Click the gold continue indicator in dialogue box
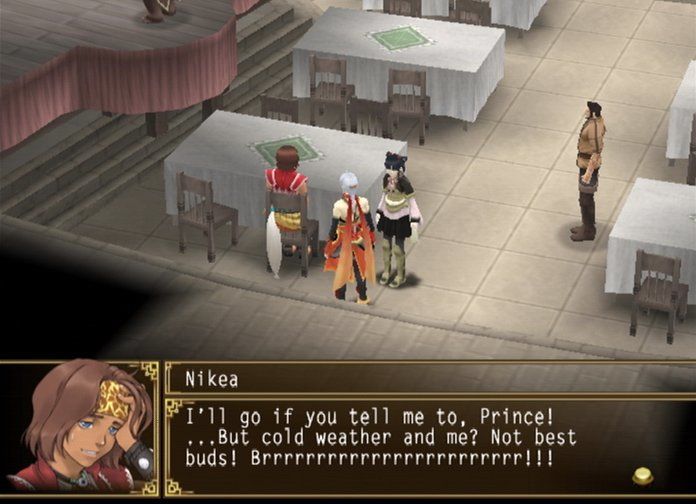The height and width of the screenshot is (504, 696). pyautogui.click(x=643, y=475)
